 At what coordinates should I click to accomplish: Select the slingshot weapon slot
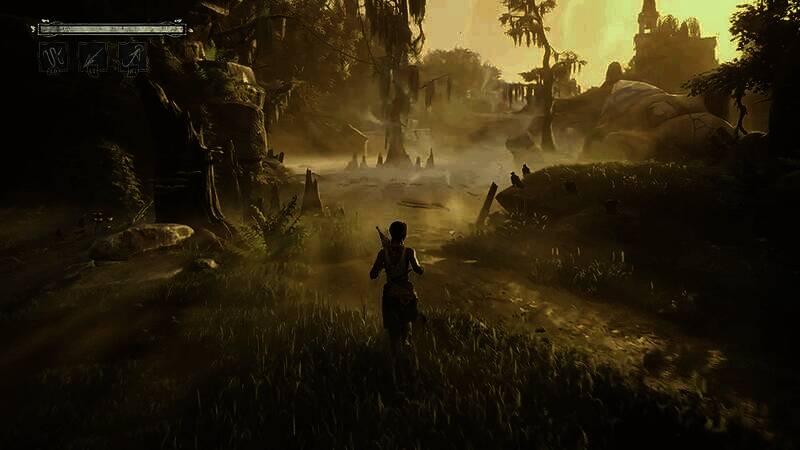pos(53,56)
